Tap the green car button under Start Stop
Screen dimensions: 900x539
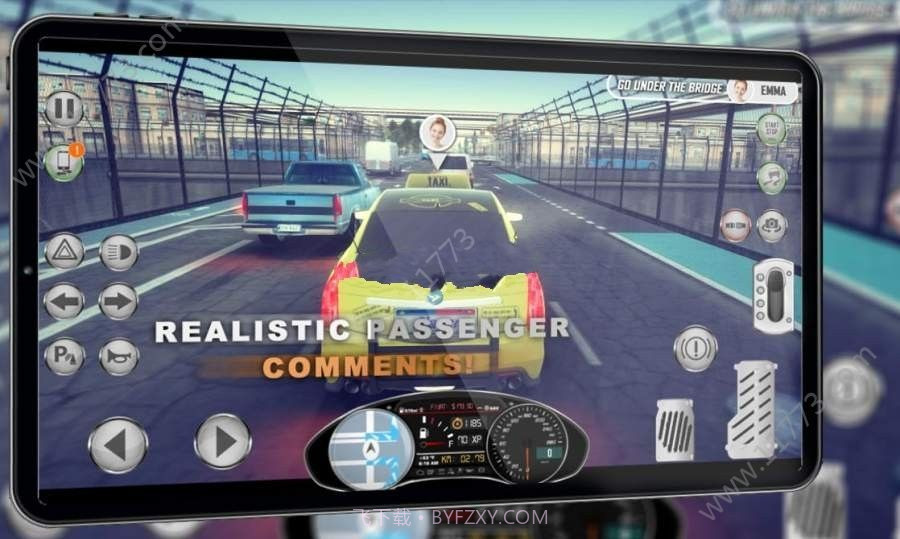pos(771,178)
